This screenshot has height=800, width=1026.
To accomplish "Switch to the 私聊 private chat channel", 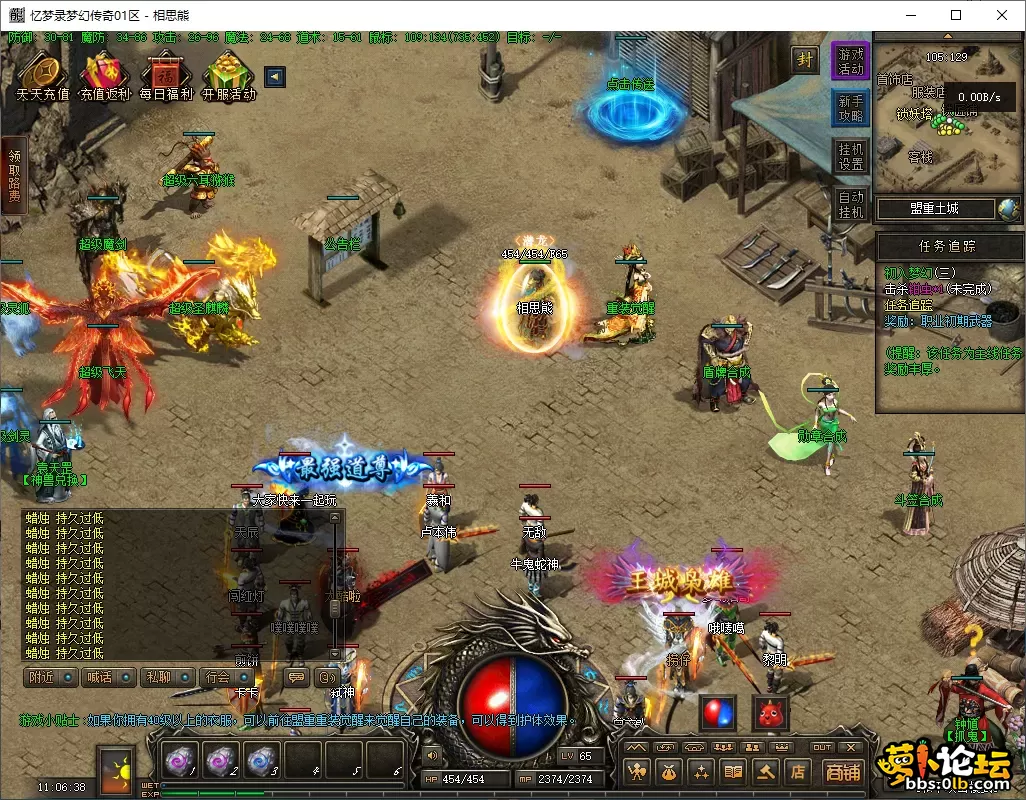I will (167, 677).
